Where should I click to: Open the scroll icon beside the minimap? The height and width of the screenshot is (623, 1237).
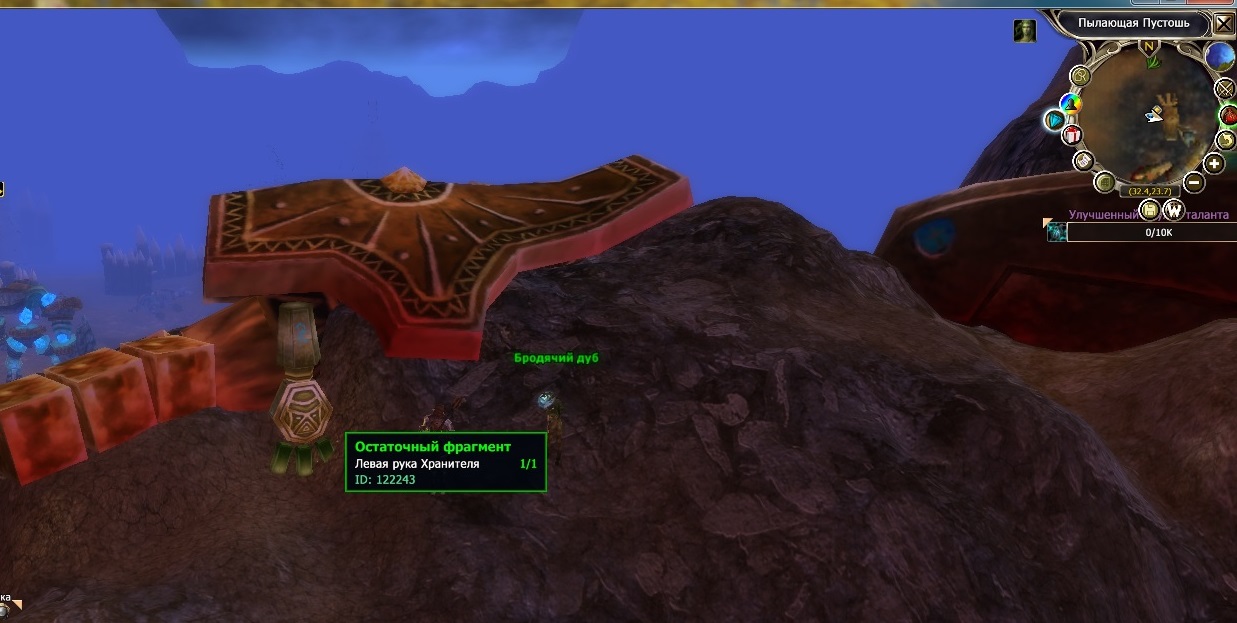tap(1083, 160)
